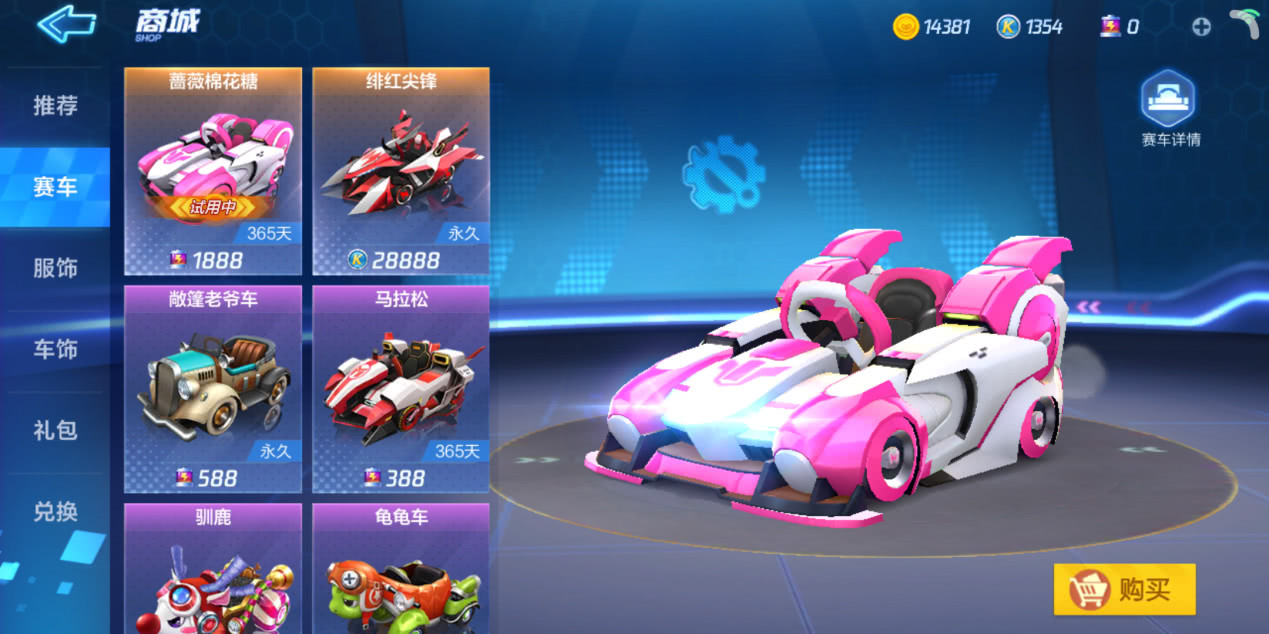Choose the 驯鹿 car card
This screenshot has height=634, width=1269.
tap(213, 570)
